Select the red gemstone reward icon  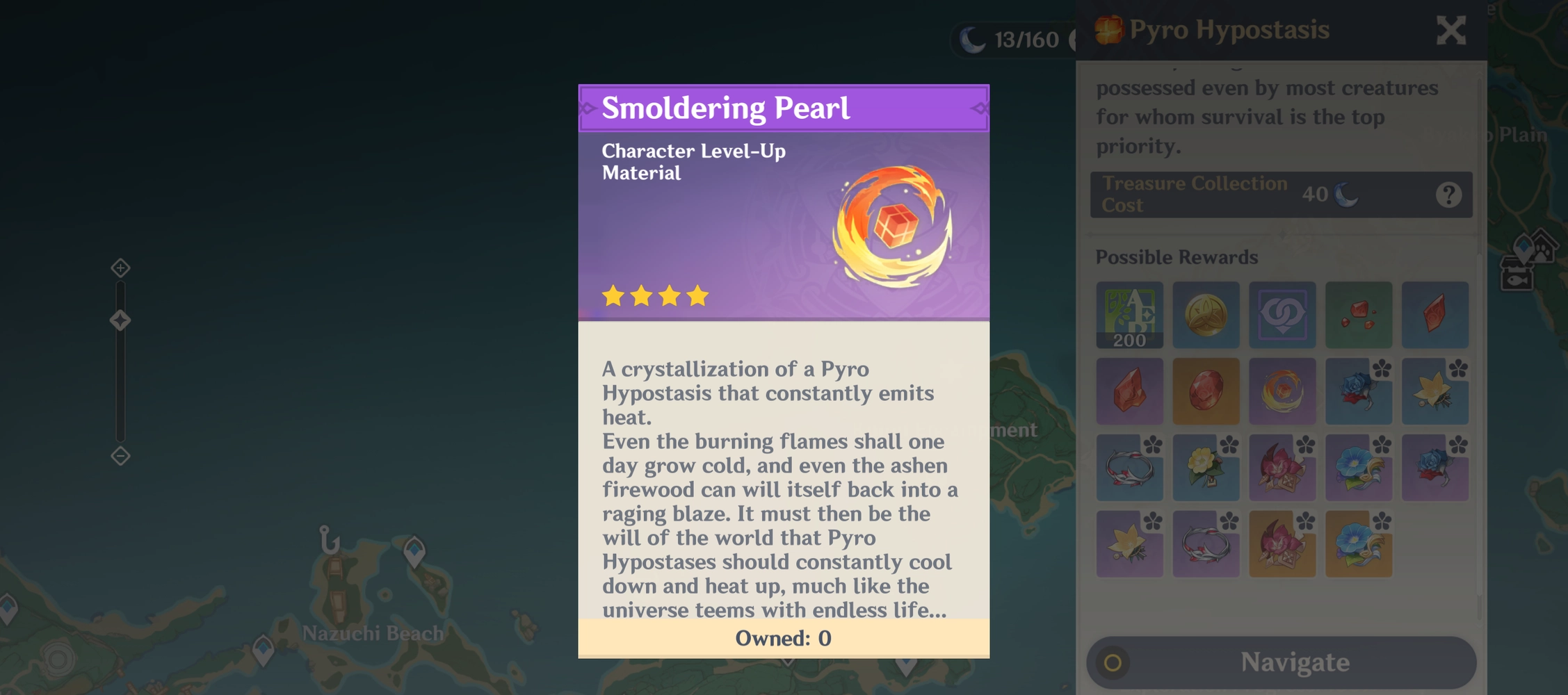(1206, 391)
